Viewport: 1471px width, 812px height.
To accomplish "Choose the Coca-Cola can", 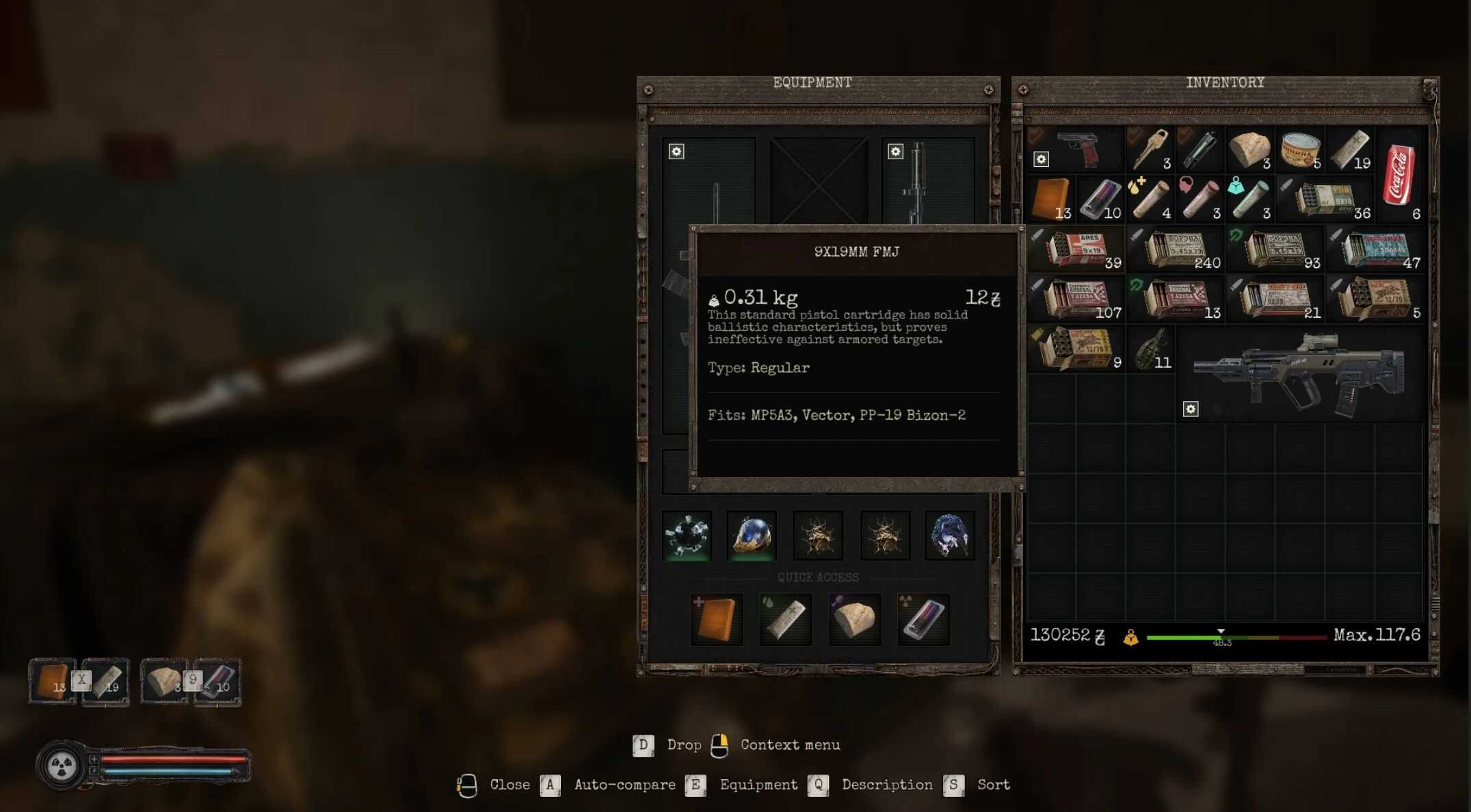I will (x=1399, y=174).
